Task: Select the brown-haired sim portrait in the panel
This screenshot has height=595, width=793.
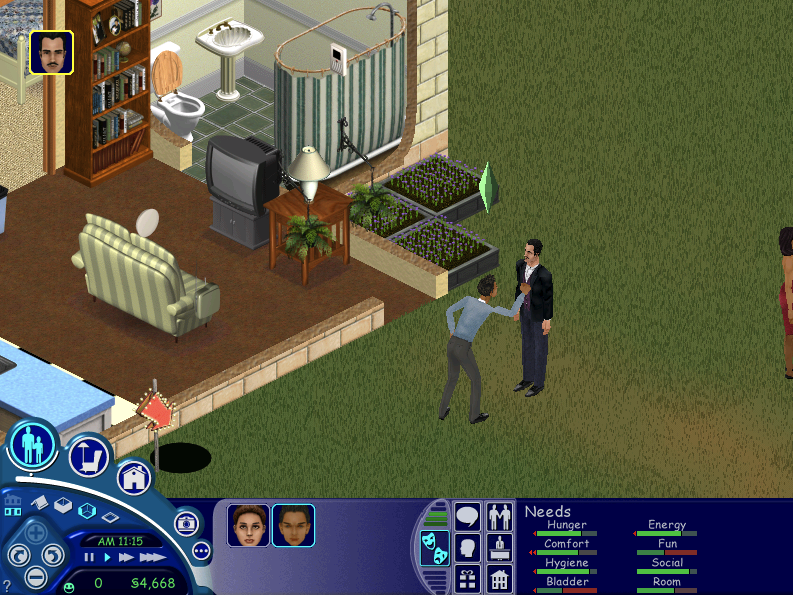Action: coord(248,525)
